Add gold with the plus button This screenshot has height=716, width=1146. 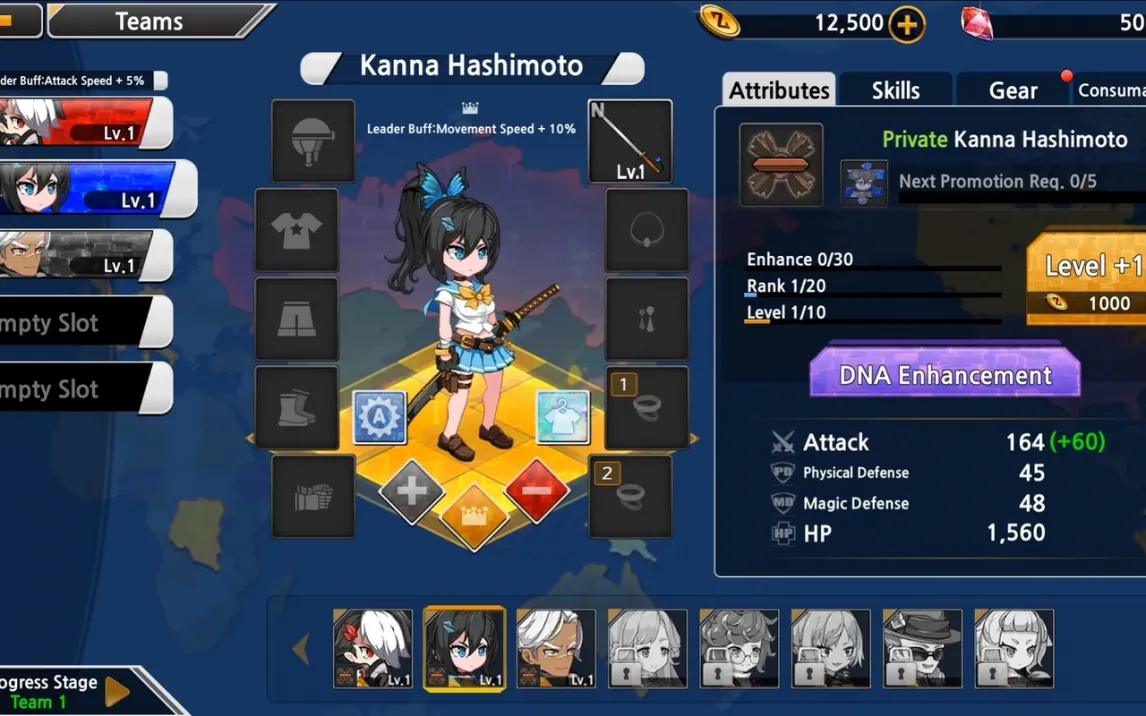tap(907, 24)
